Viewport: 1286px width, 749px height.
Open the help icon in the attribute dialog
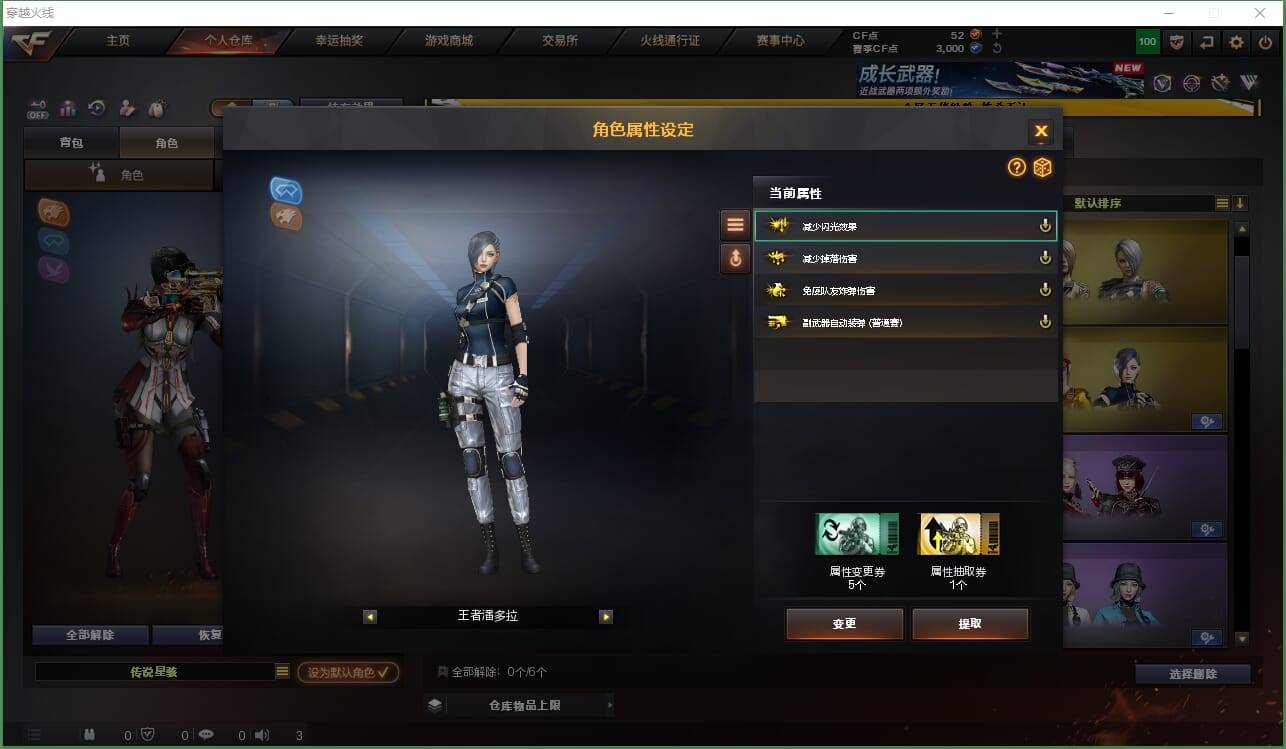click(1017, 168)
